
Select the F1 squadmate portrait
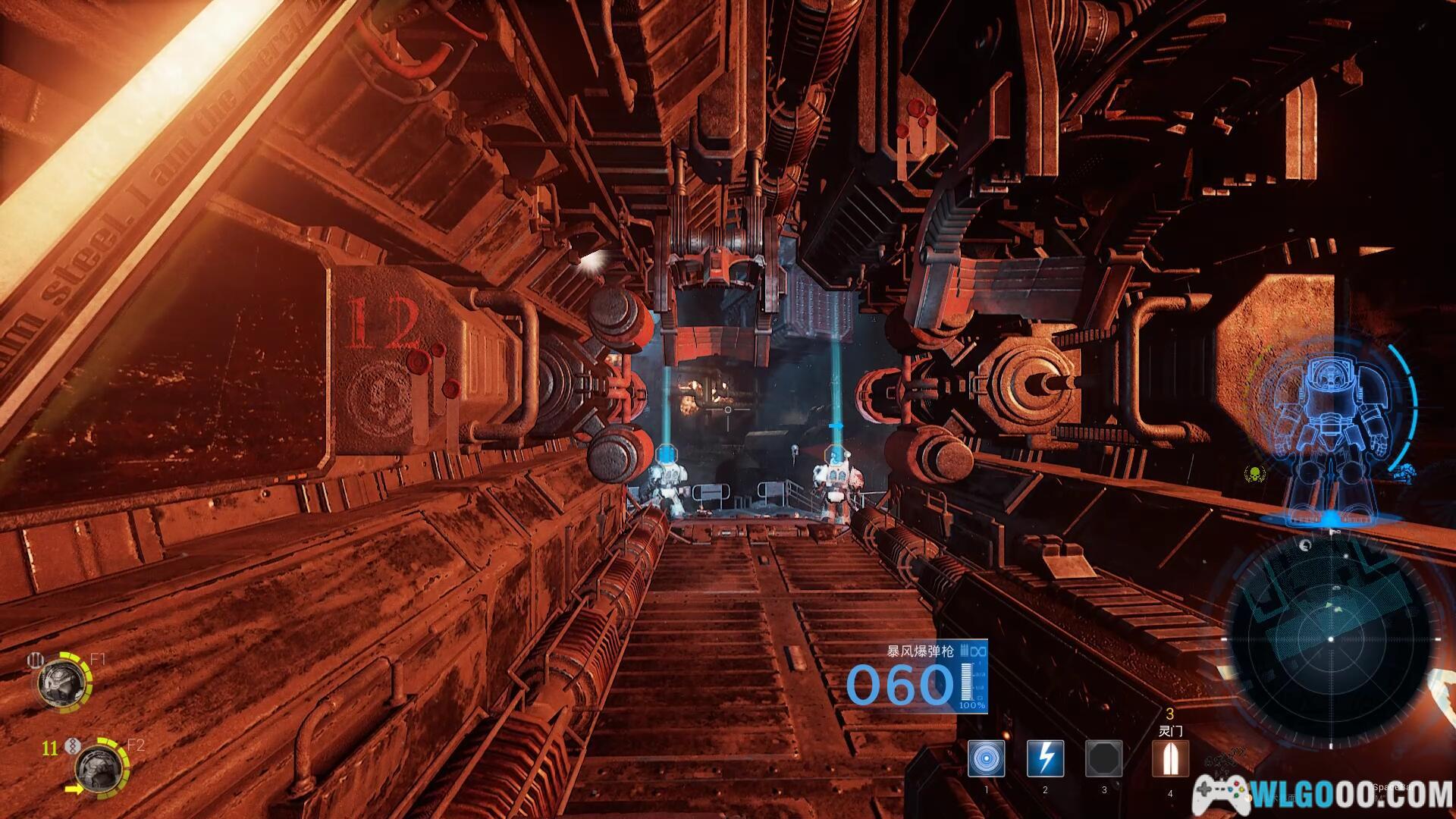click(61, 682)
